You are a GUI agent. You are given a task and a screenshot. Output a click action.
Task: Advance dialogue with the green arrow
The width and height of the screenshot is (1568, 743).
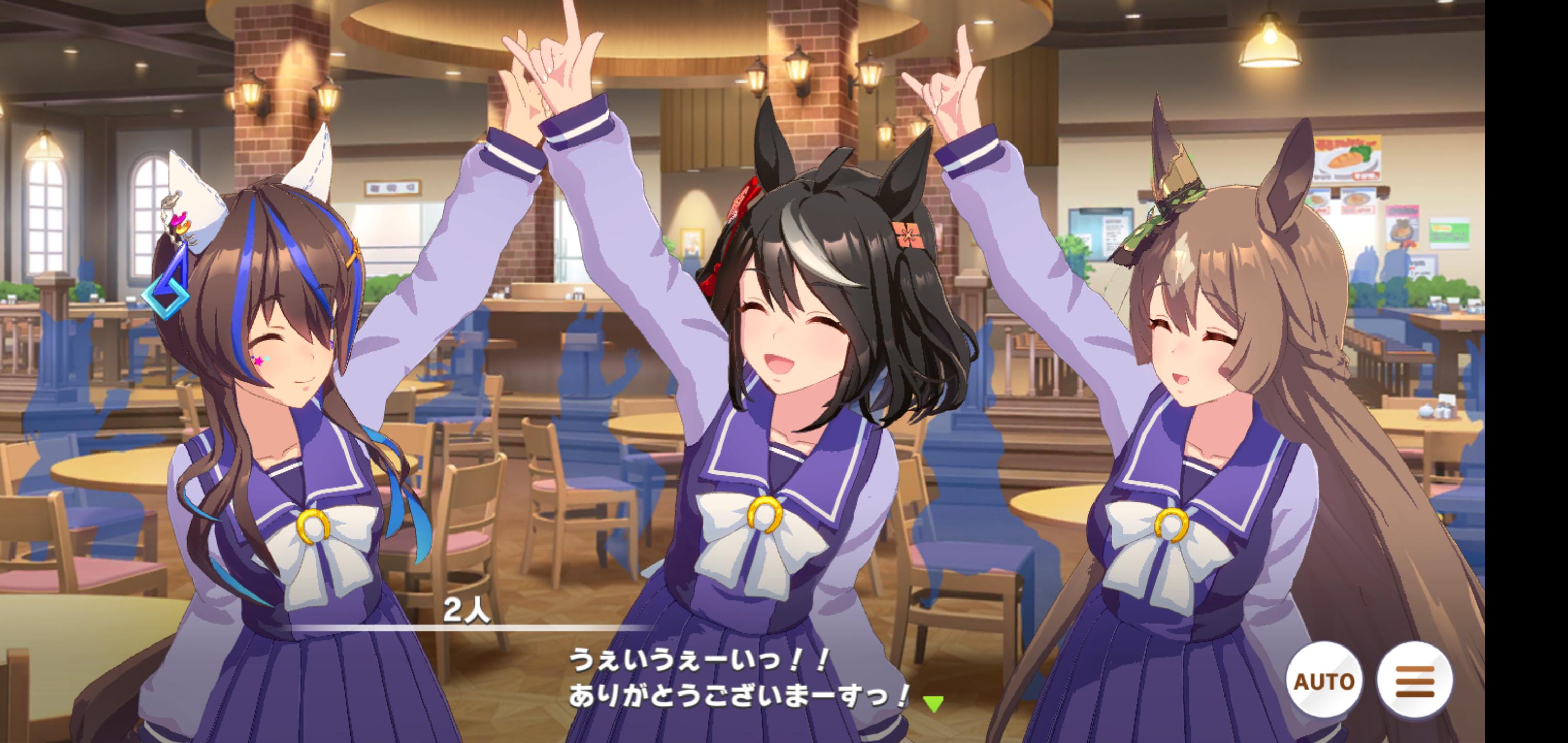[x=933, y=704]
